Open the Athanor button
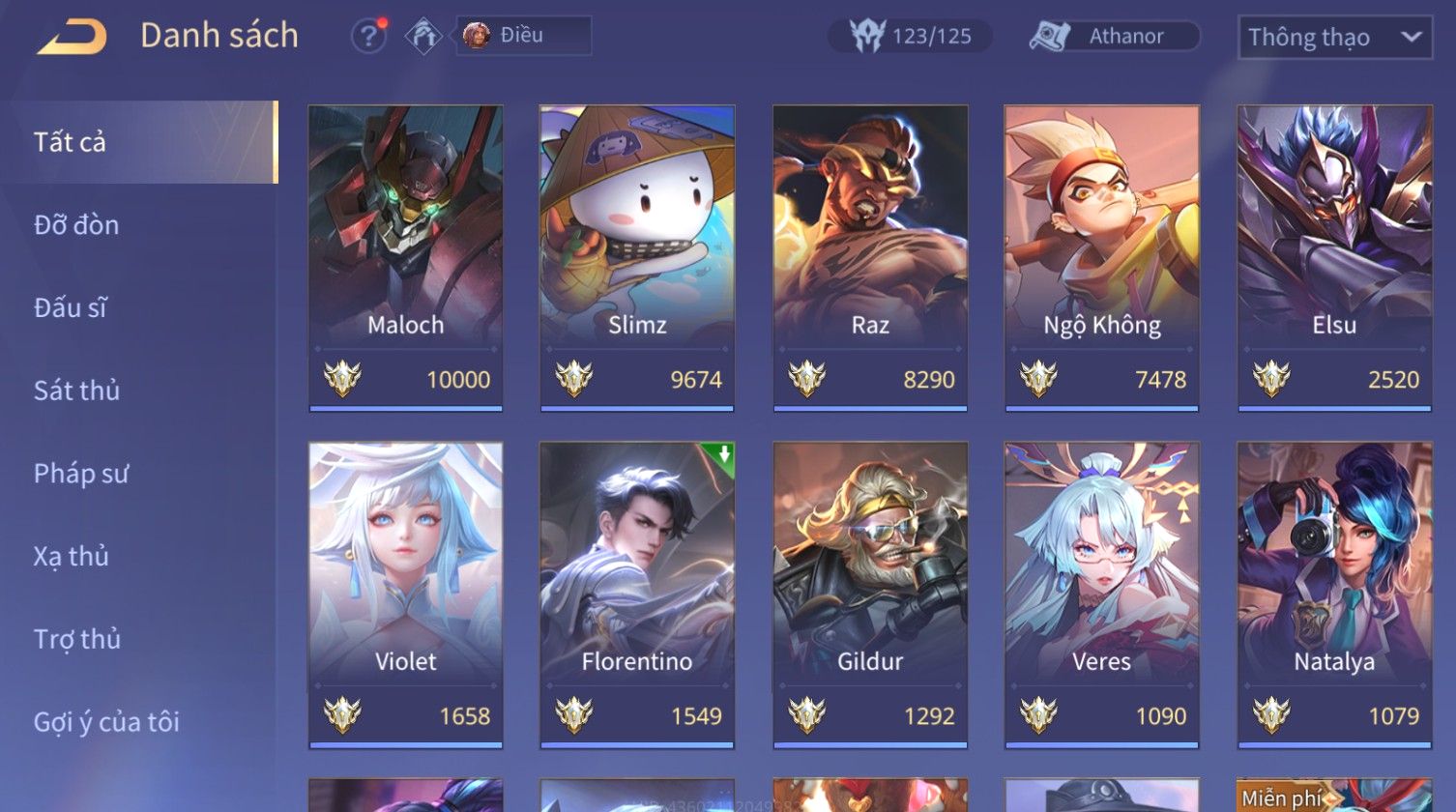This screenshot has width=1456, height=812. pos(1114,37)
